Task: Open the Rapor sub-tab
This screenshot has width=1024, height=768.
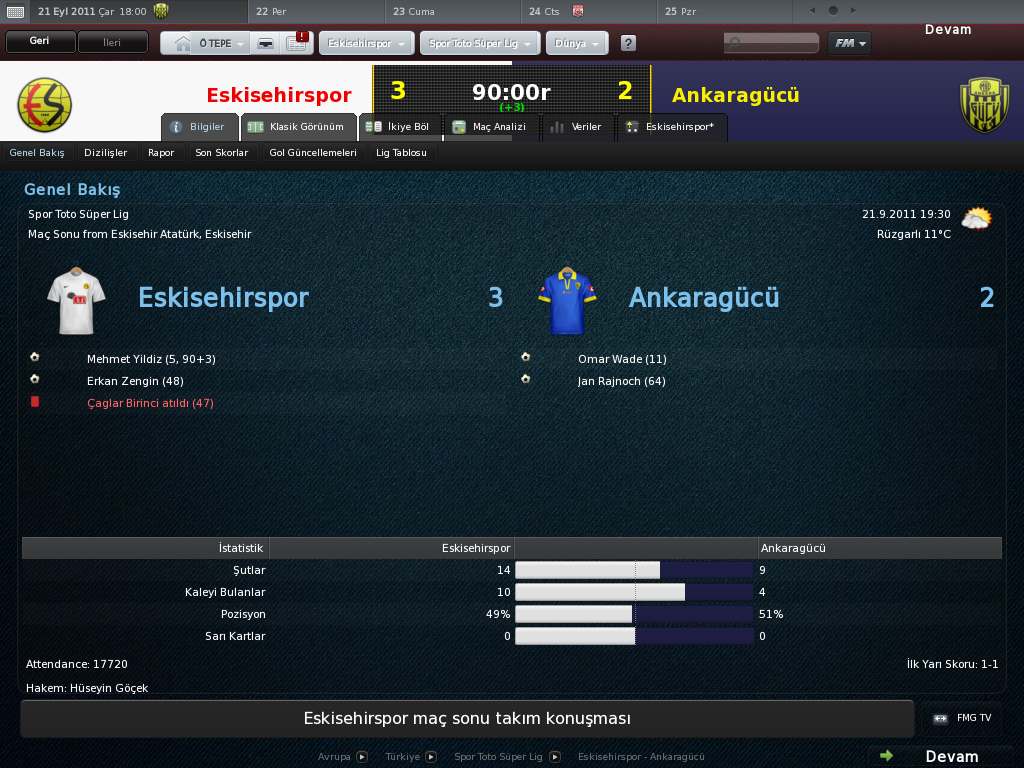Action: click(x=161, y=153)
